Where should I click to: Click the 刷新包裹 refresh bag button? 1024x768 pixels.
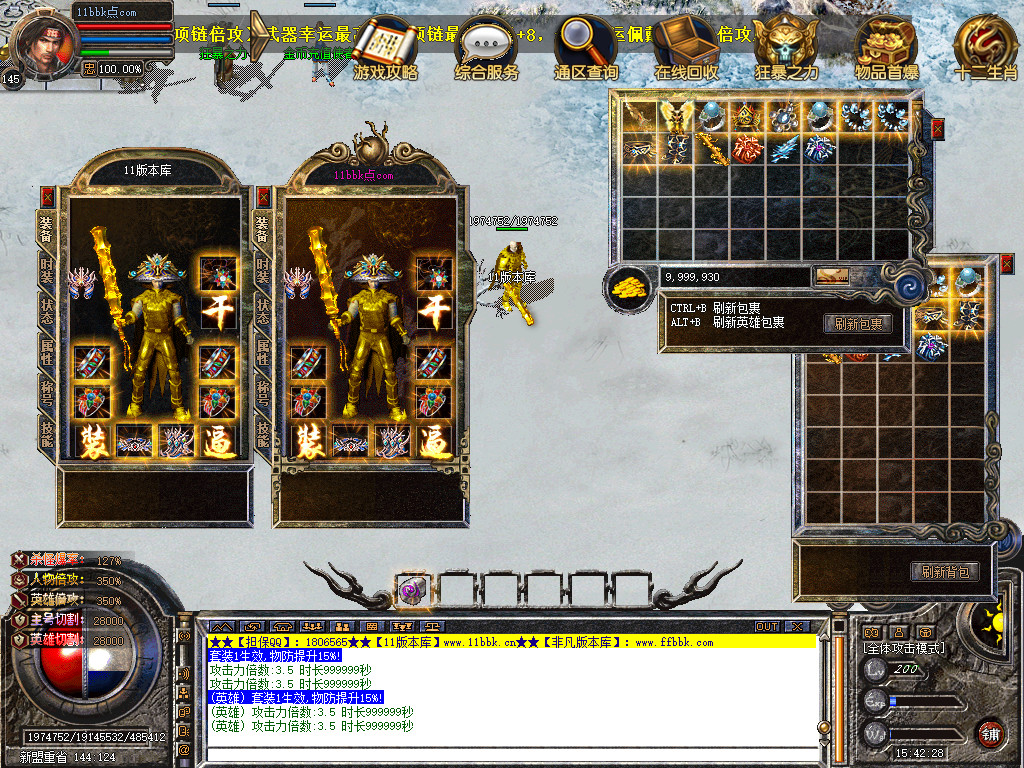pos(858,323)
